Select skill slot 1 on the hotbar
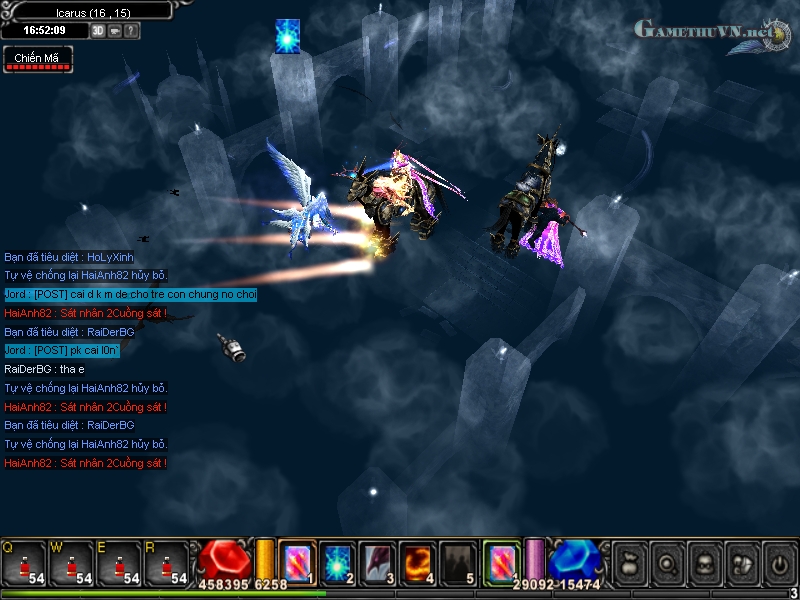The image size is (800, 600). [297, 561]
